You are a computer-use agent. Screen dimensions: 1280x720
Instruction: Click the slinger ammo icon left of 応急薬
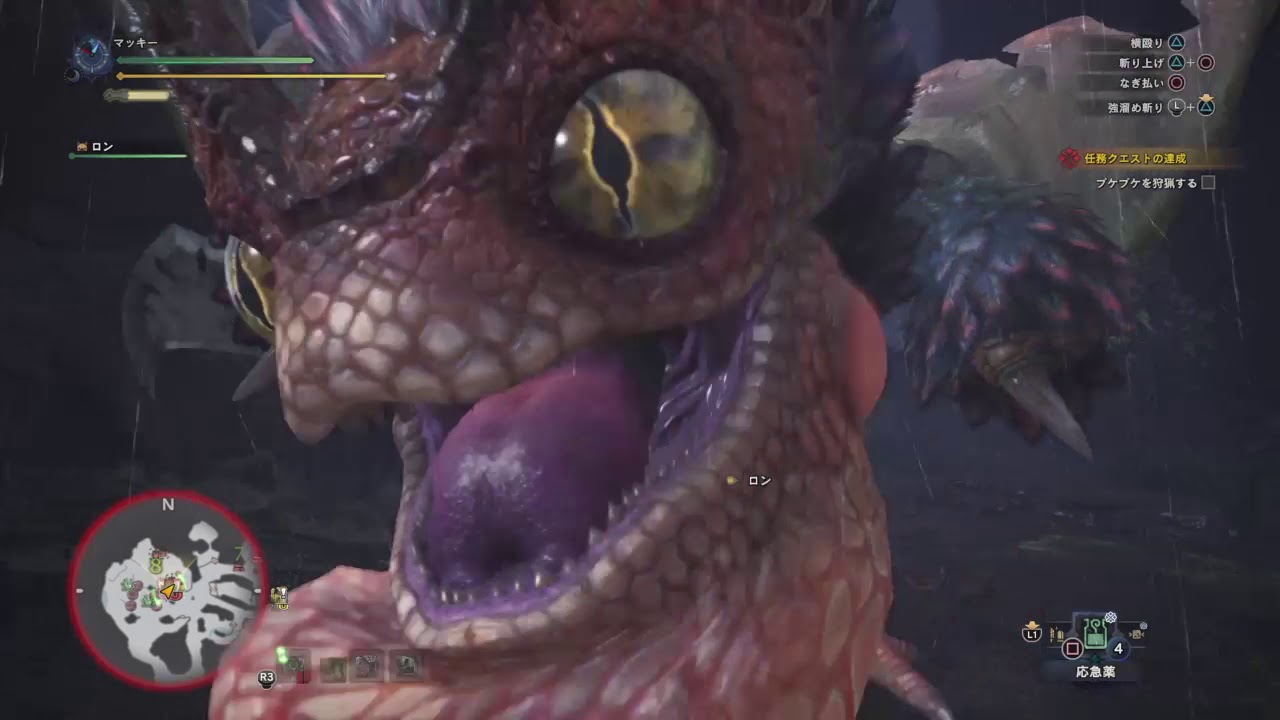pos(1057,632)
